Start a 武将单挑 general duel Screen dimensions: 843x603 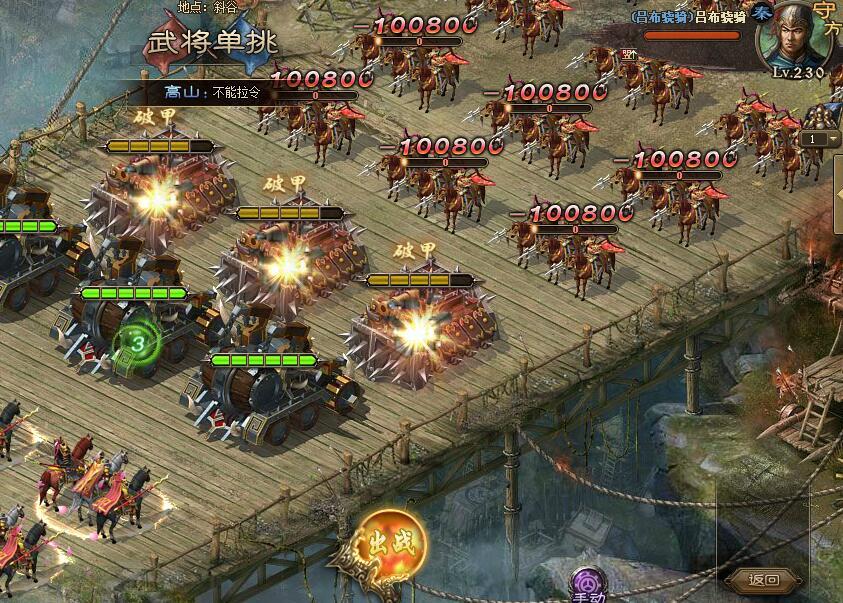click(x=212, y=43)
